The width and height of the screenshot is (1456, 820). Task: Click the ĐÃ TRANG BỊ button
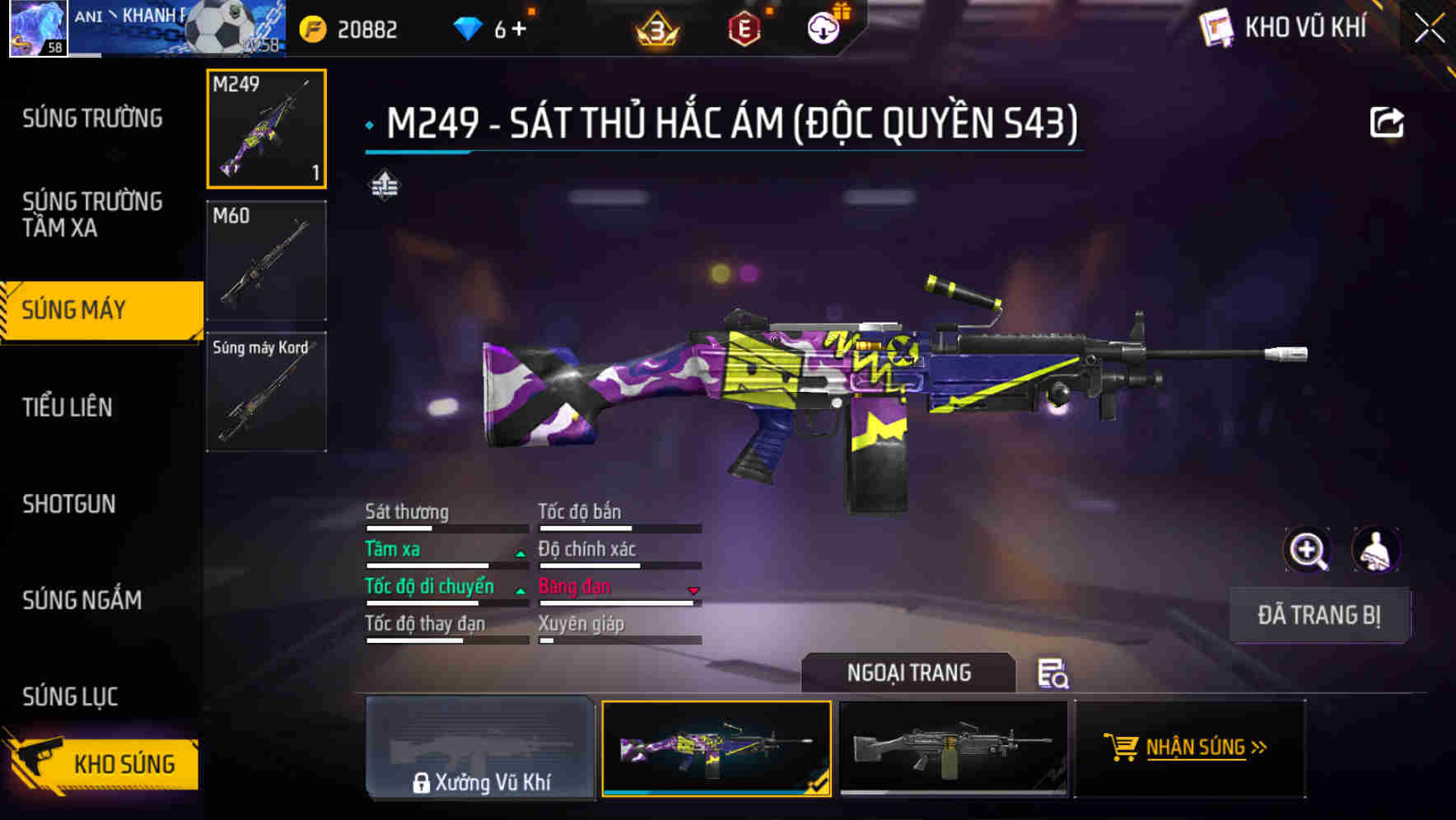pyautogui.click(x=1319, y=615)
